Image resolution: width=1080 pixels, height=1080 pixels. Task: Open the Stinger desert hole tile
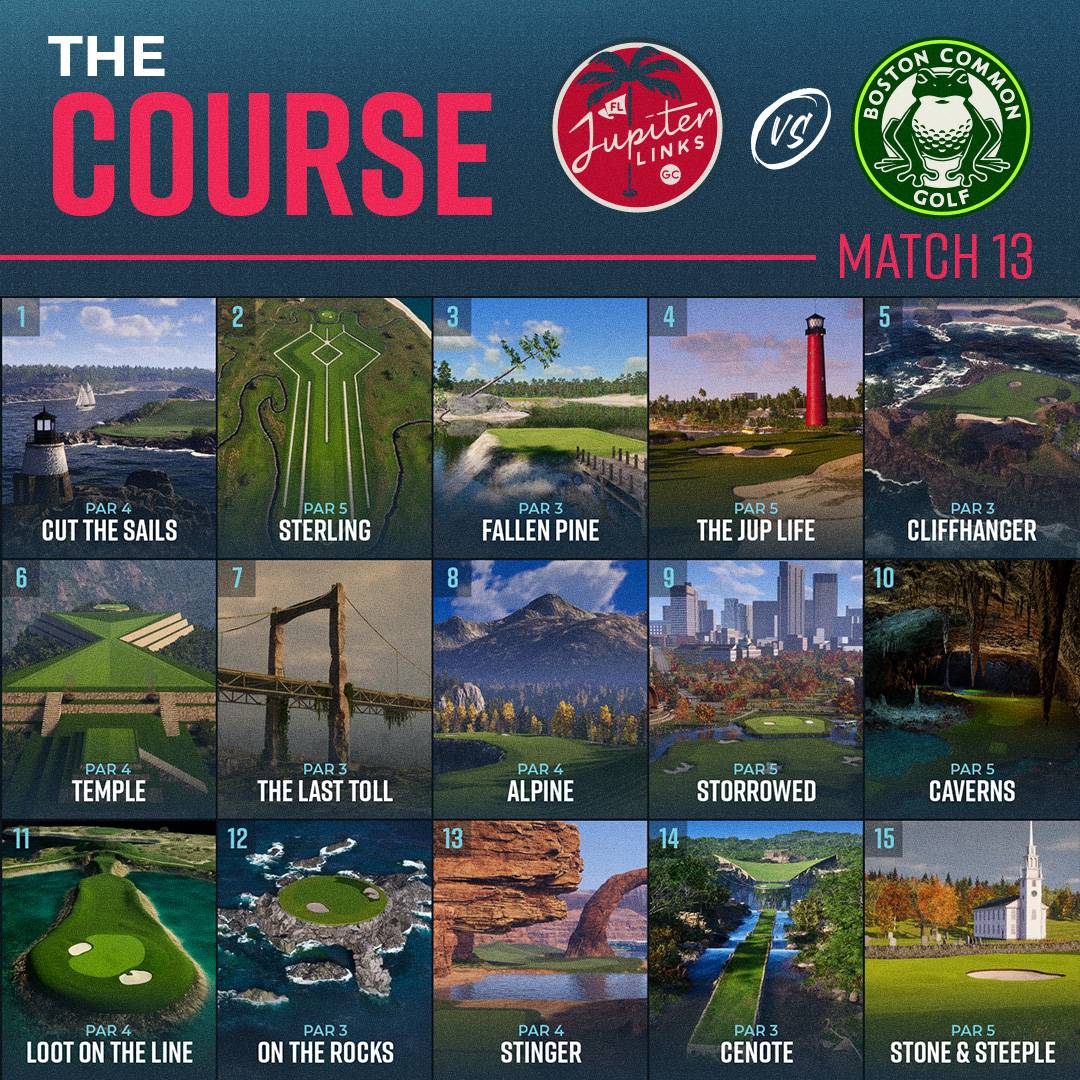coord(540,950)
